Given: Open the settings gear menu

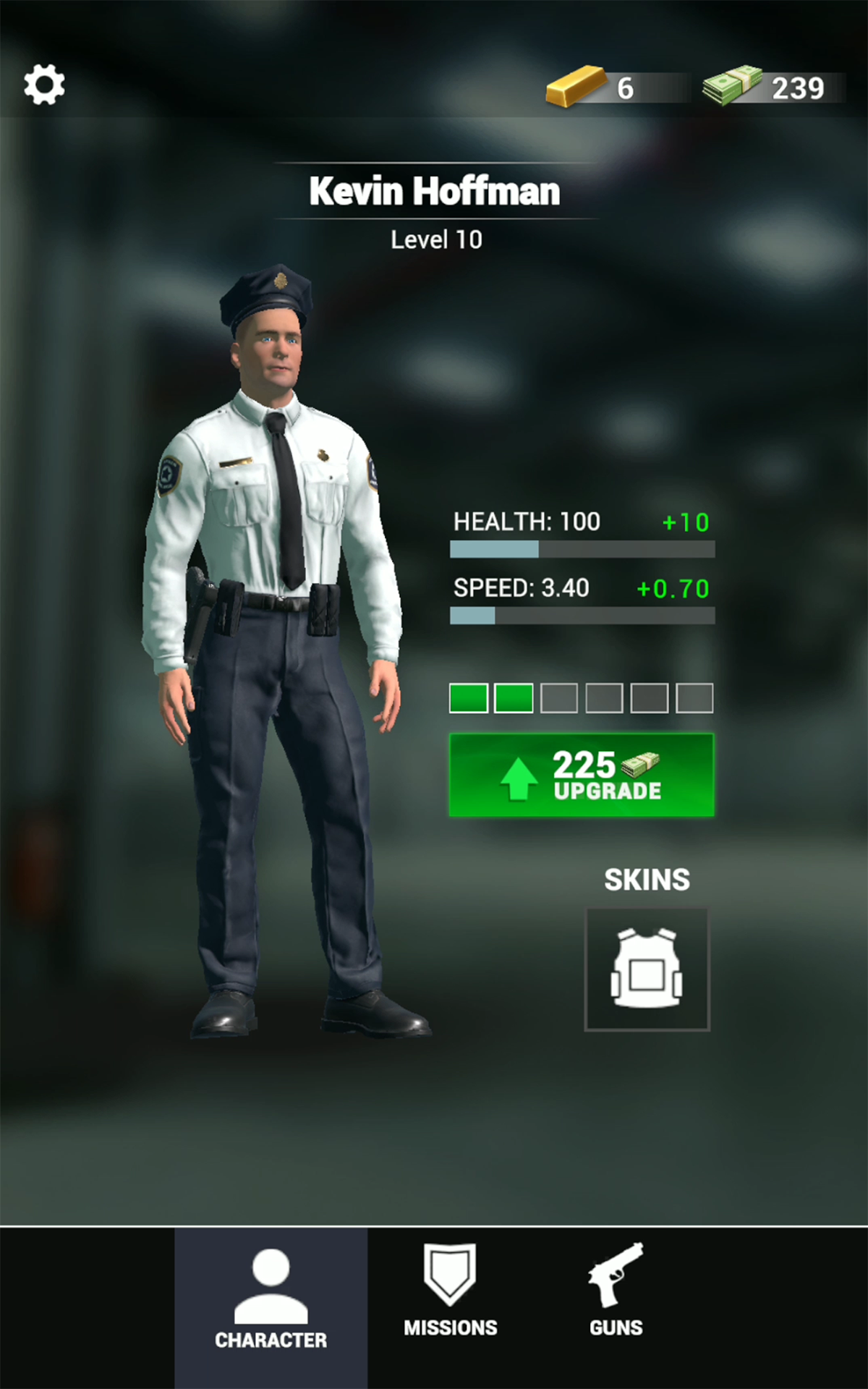Looking at the screenshot, I should [x=44, y=85].
